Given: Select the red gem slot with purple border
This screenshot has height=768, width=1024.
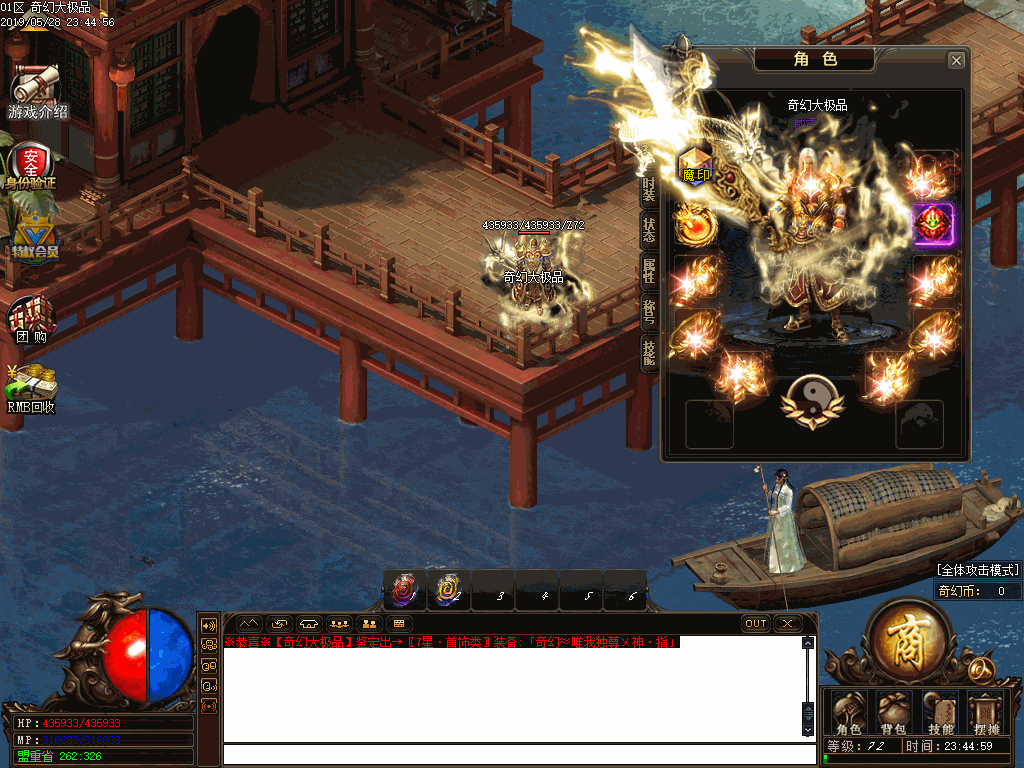Looking at the screenshot, I should click(934, 224).
